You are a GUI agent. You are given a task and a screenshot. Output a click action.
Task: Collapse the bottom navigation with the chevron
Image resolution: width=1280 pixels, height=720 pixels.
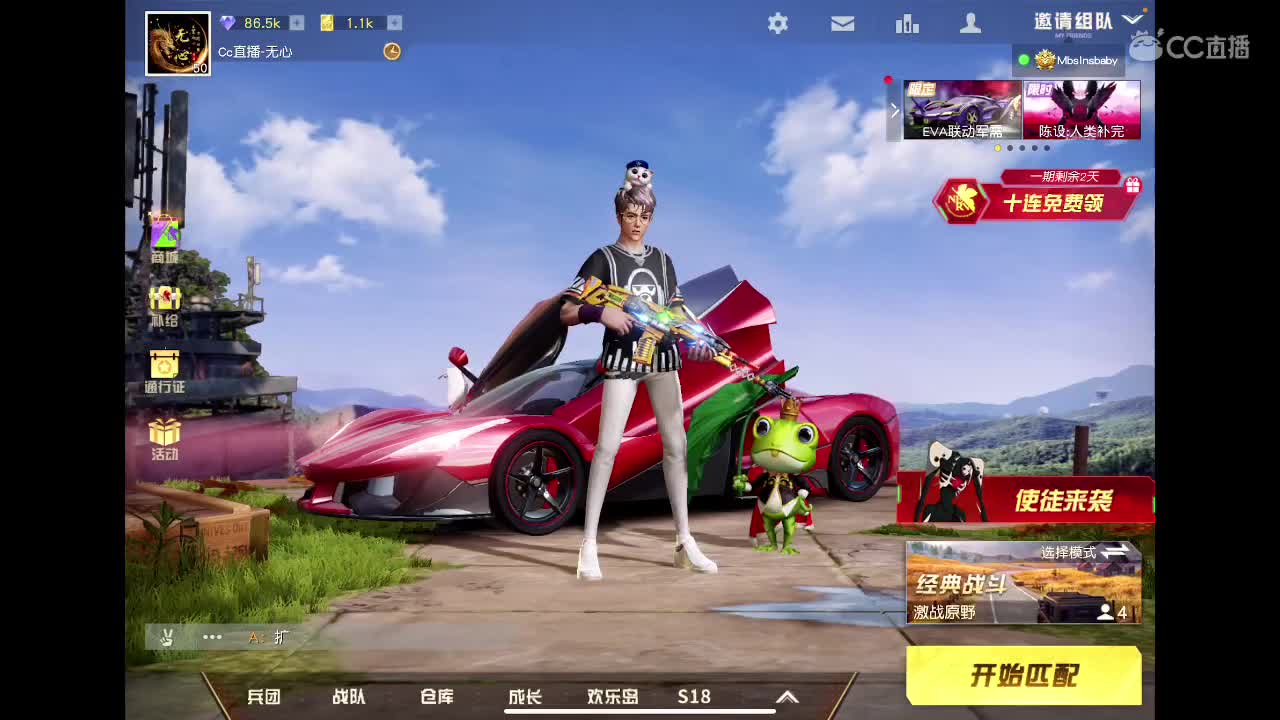[786, 697]
